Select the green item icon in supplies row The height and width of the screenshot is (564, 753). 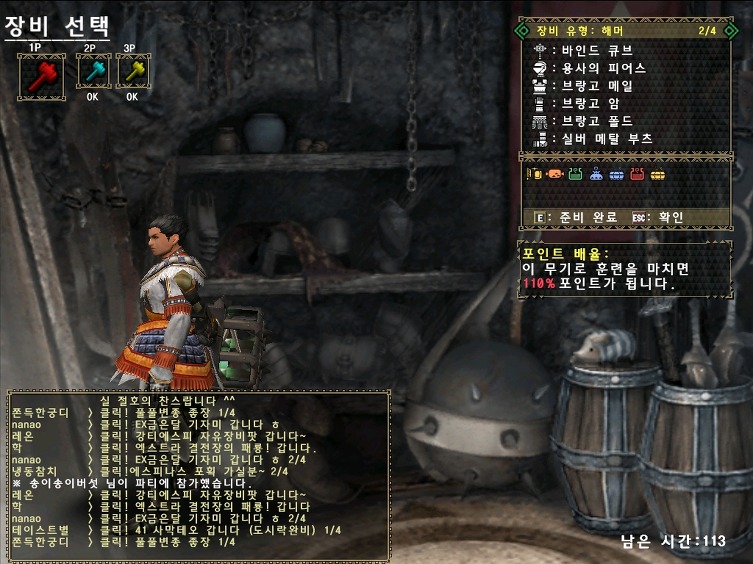(x=575, y=175)
